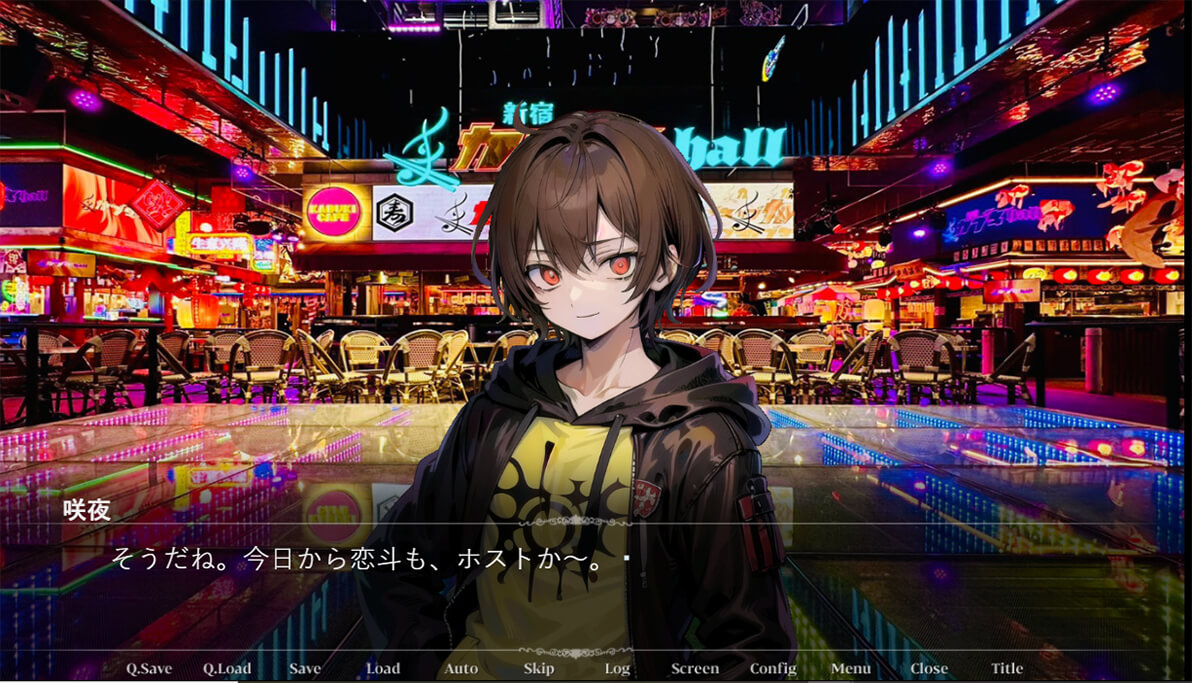Screen dimensions: 1192x683
Task: Click the Q.Load button
Action: click(x=227, y=669)
